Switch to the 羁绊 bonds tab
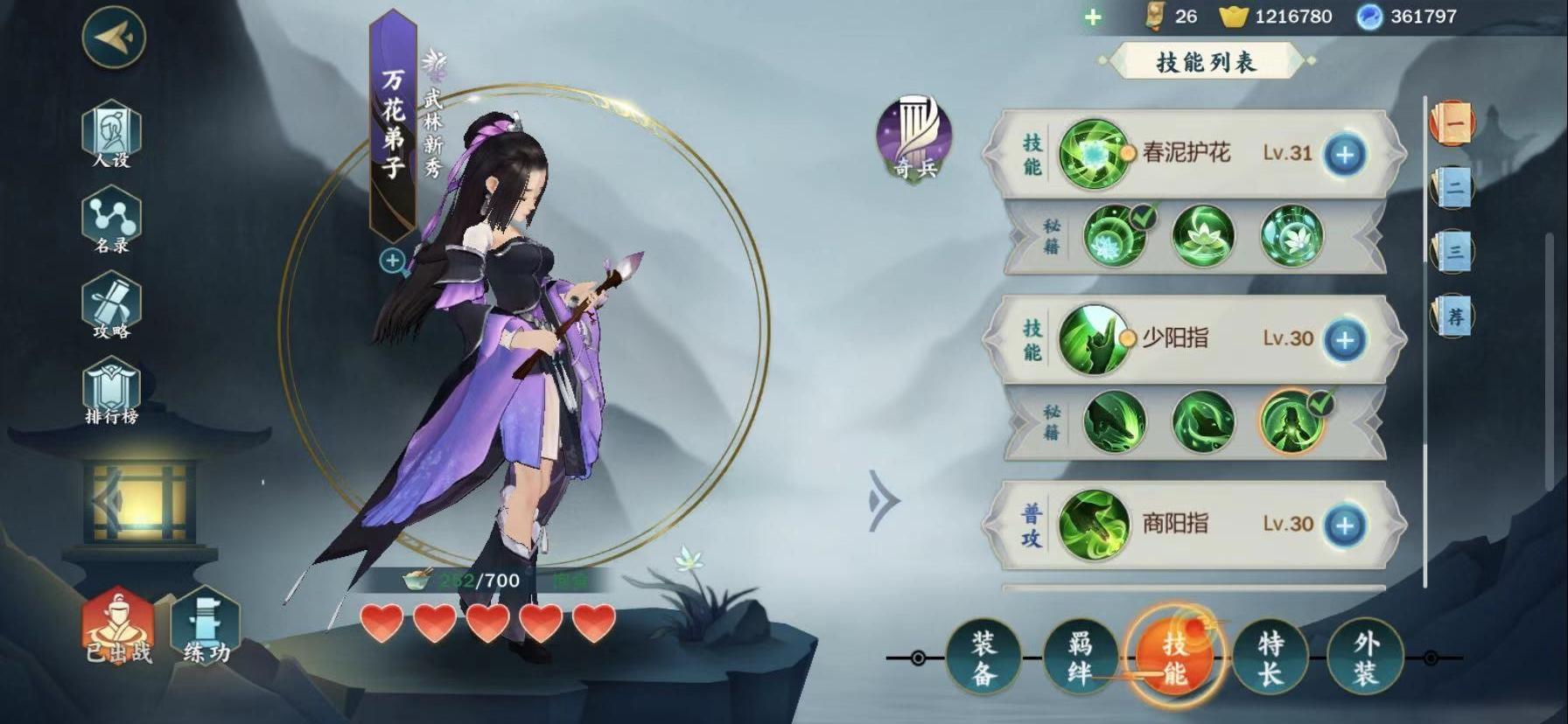This screenshot has width=1568, height=724. 1080,658
